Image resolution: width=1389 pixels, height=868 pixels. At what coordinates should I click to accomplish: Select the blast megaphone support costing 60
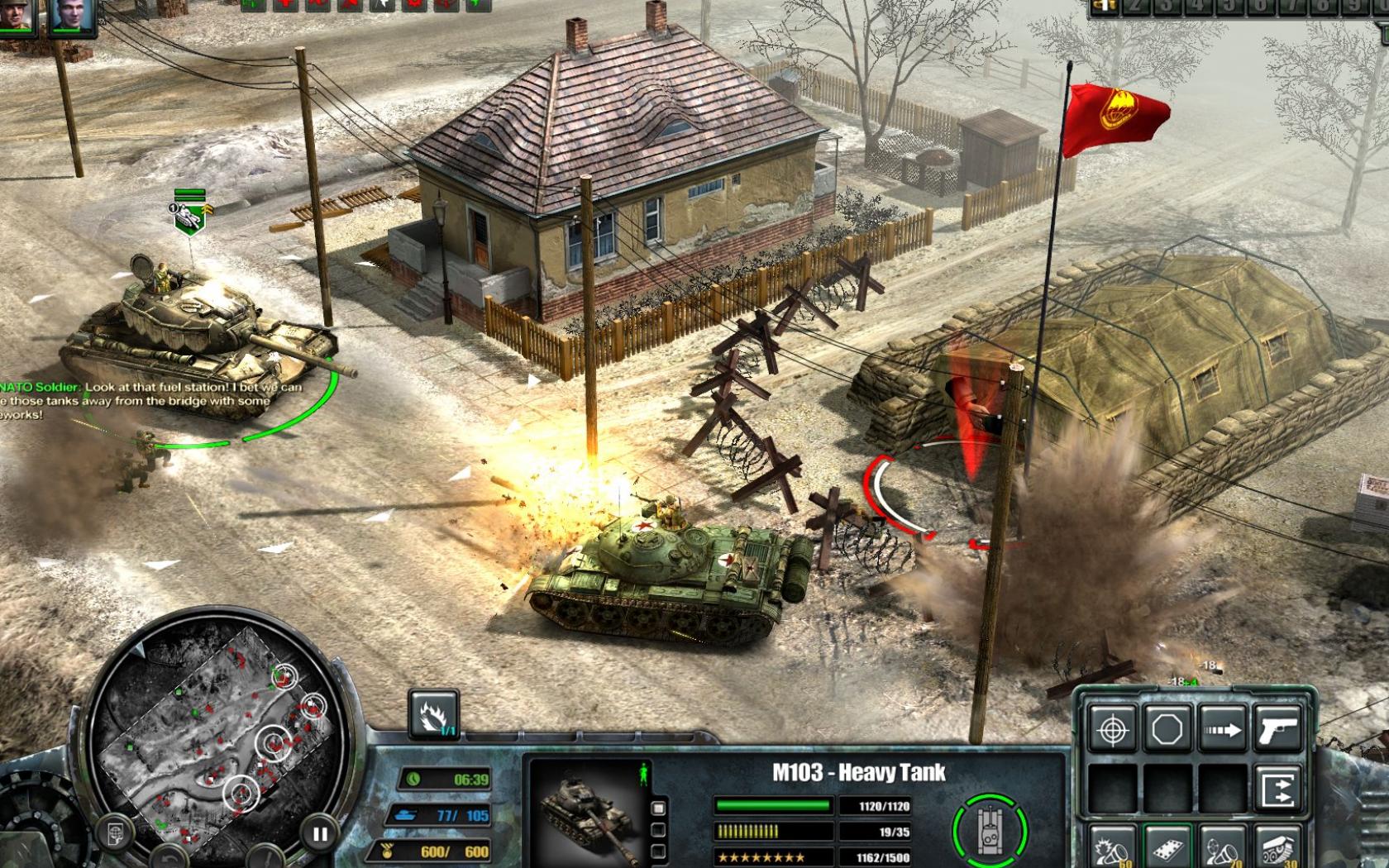pyautogui.click(x=1110, y=848)
